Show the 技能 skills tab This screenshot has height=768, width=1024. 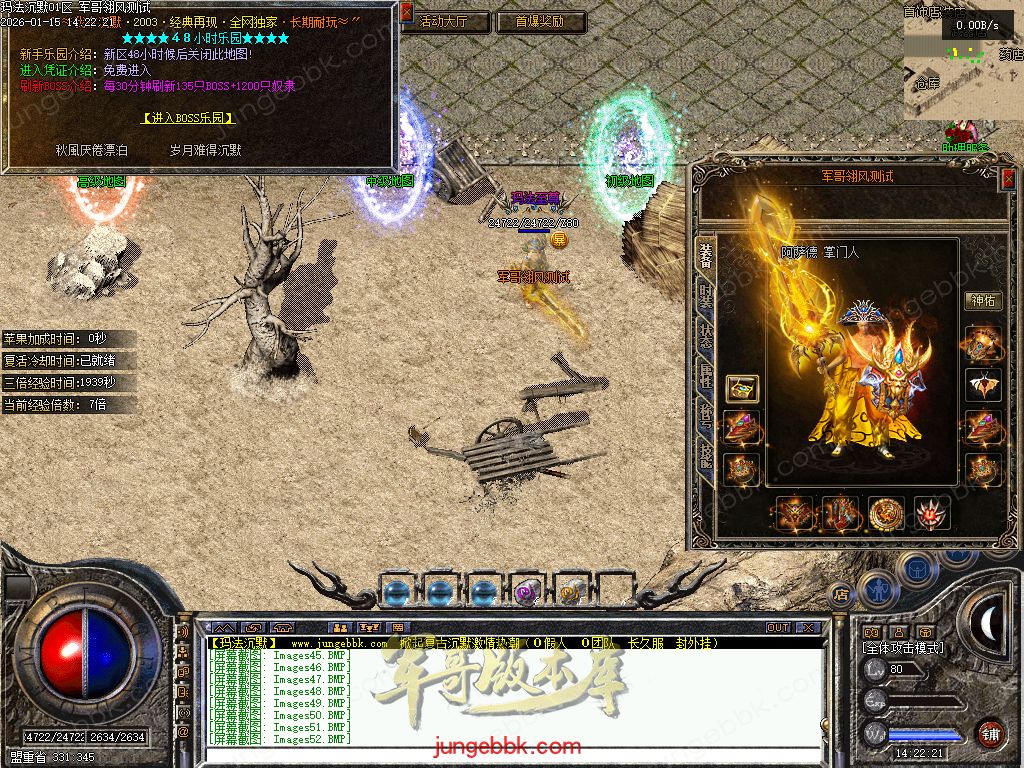tap(706, 456)
